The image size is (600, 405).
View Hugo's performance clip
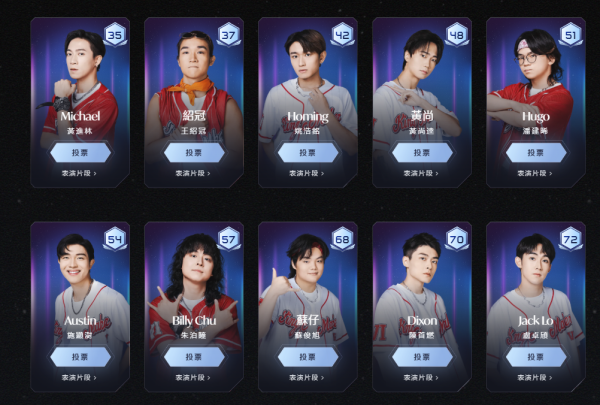(535, 173)
